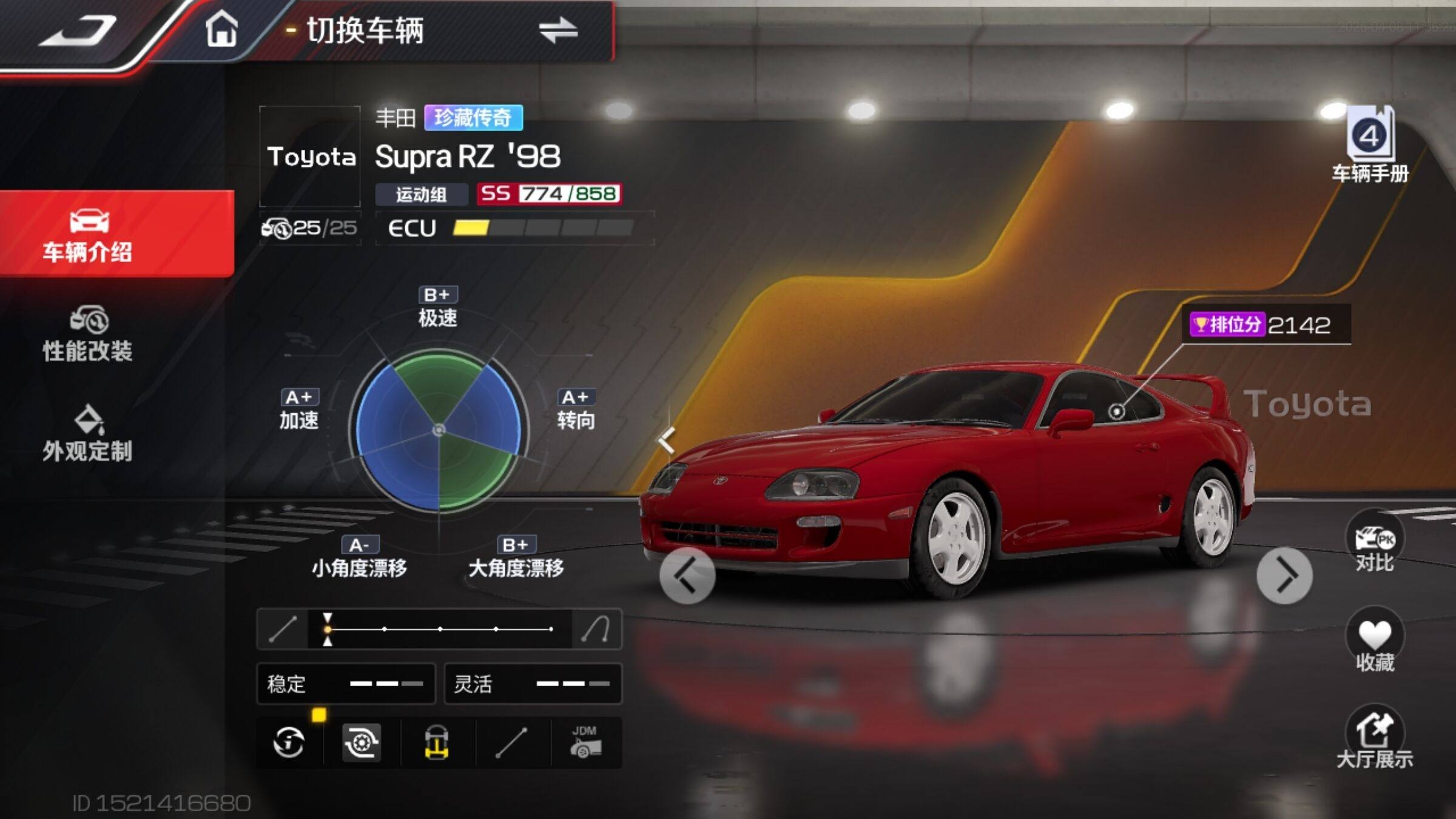Viewport: 1456px width, 819px height.
Task: Select the JDM car icon
Action: pyautogui.click(x=585, y=742)
